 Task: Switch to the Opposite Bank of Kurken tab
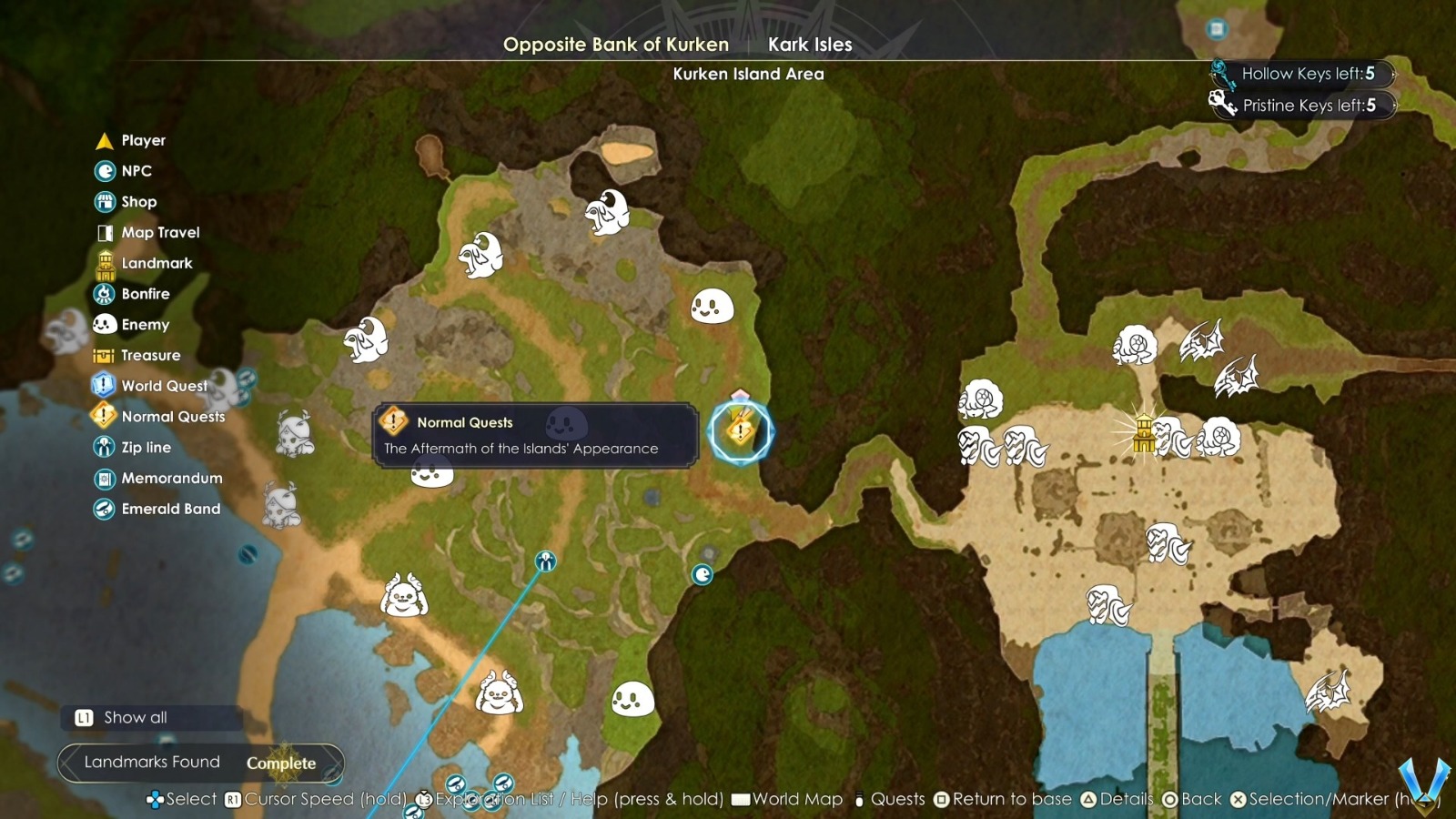pos(617,44)
